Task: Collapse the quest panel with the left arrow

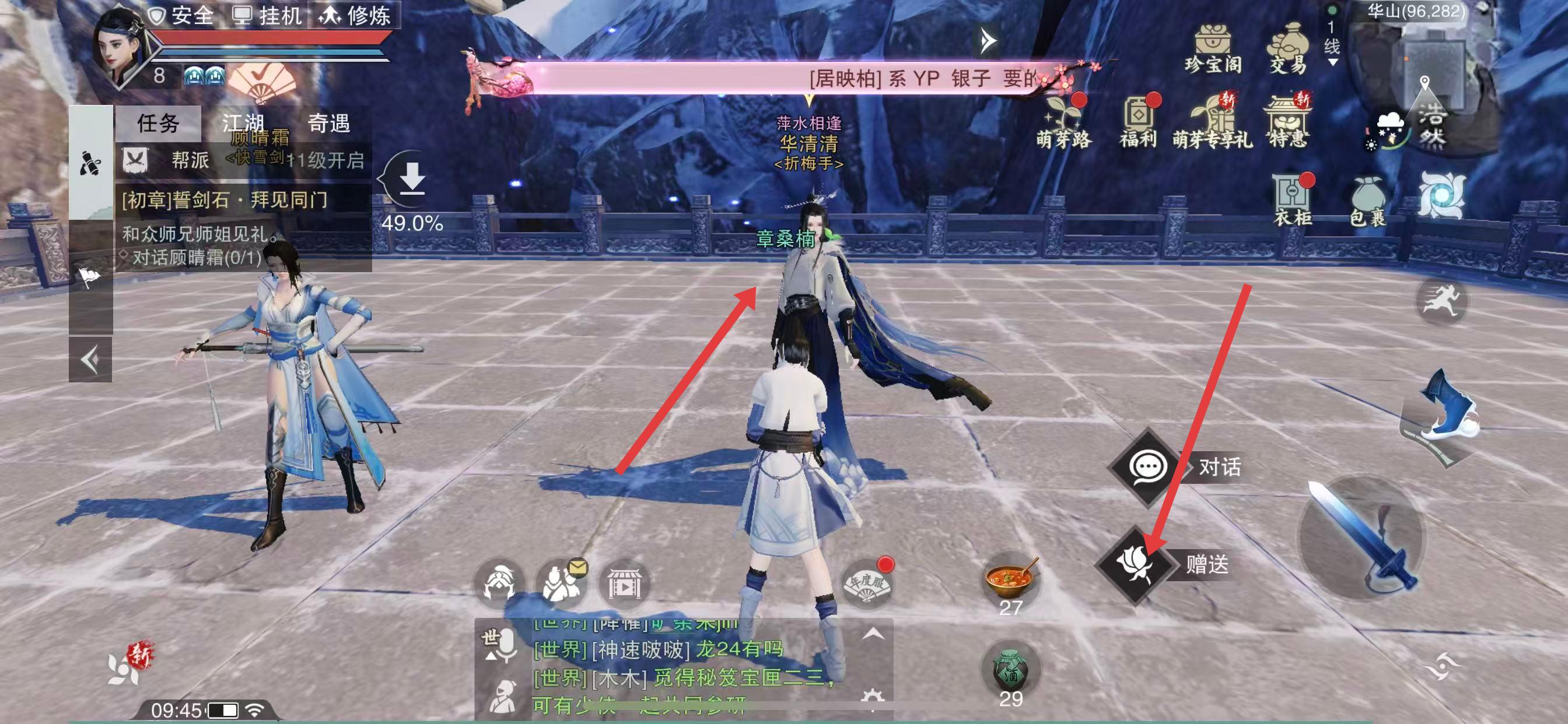Action: 90,360
